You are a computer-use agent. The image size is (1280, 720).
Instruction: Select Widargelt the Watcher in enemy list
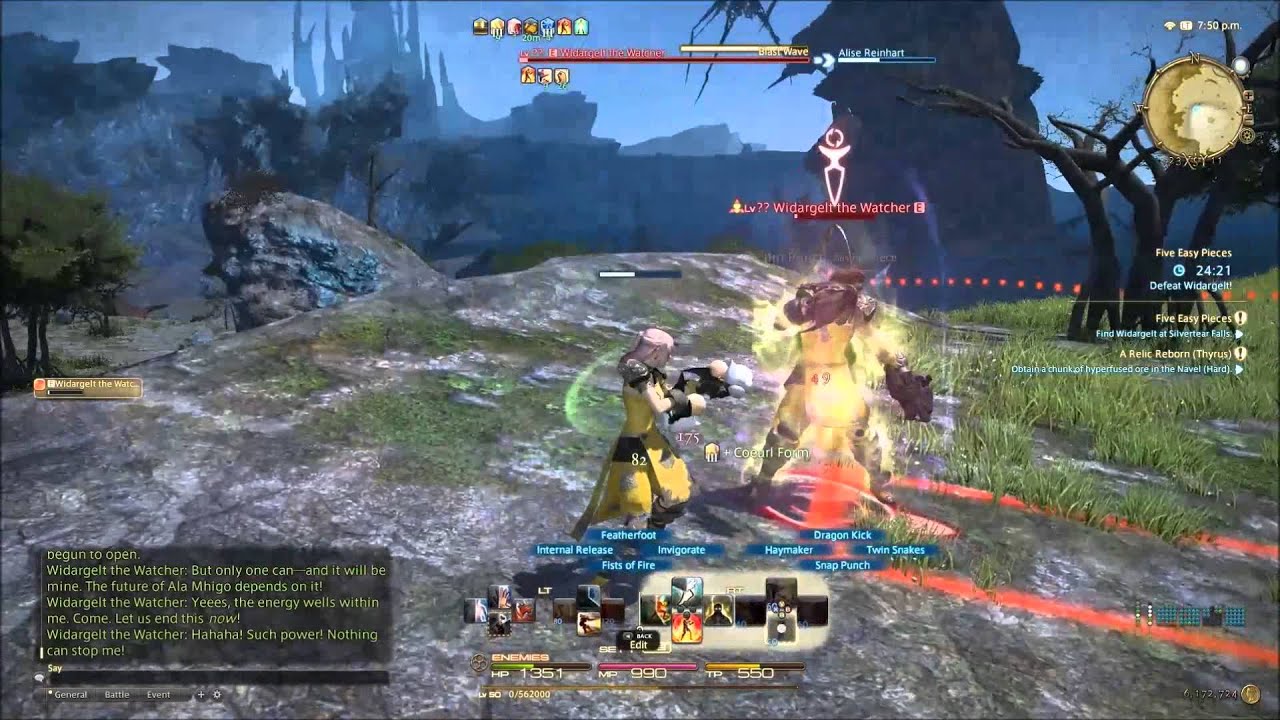(88, 385)
